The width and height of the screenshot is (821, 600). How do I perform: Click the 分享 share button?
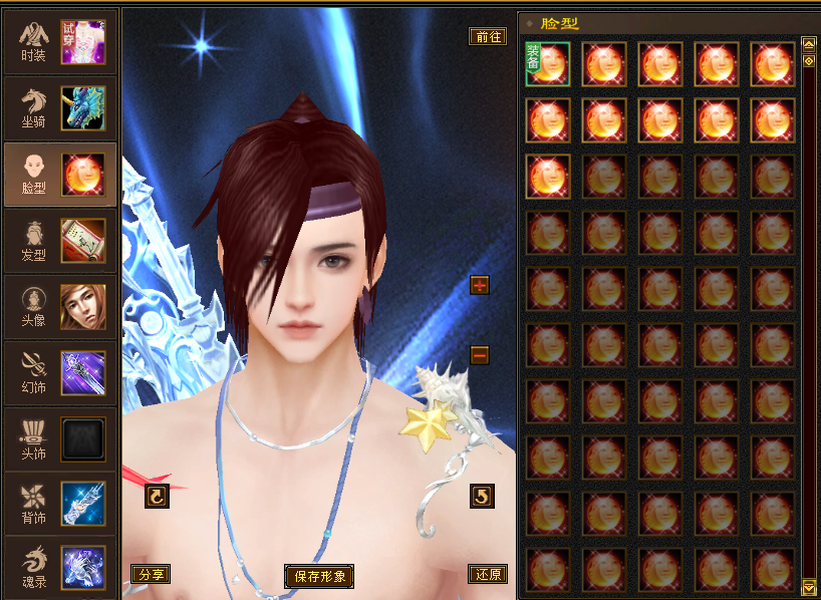(150, 574)
